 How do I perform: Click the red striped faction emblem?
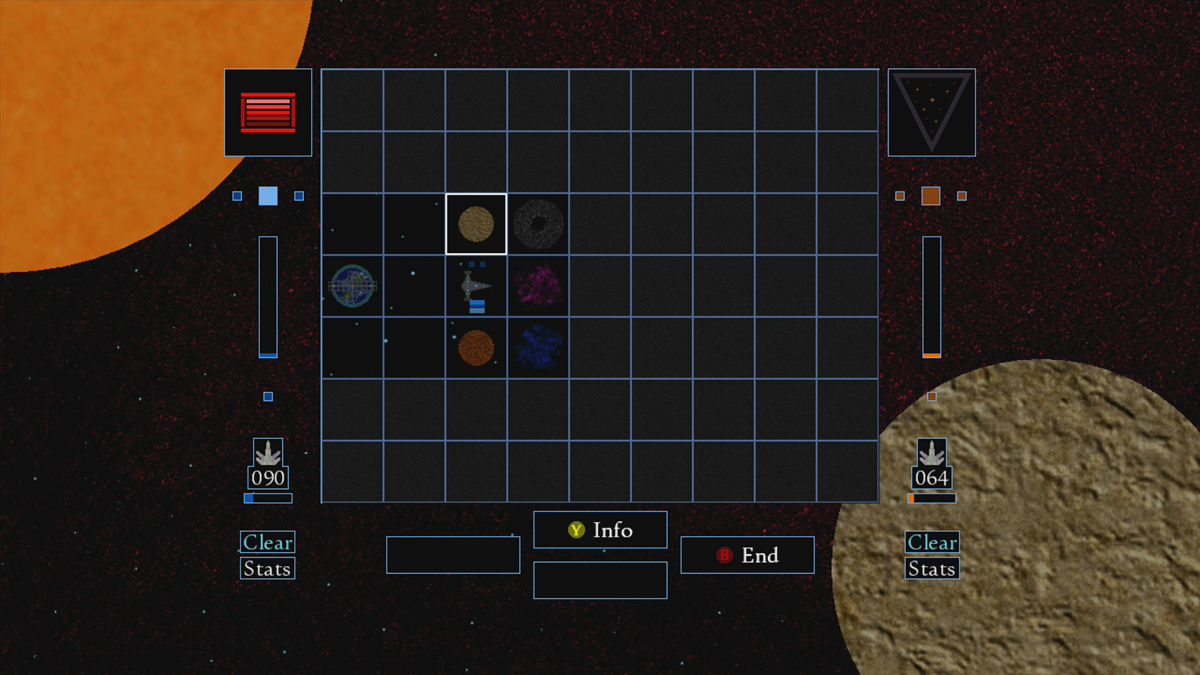268,112
